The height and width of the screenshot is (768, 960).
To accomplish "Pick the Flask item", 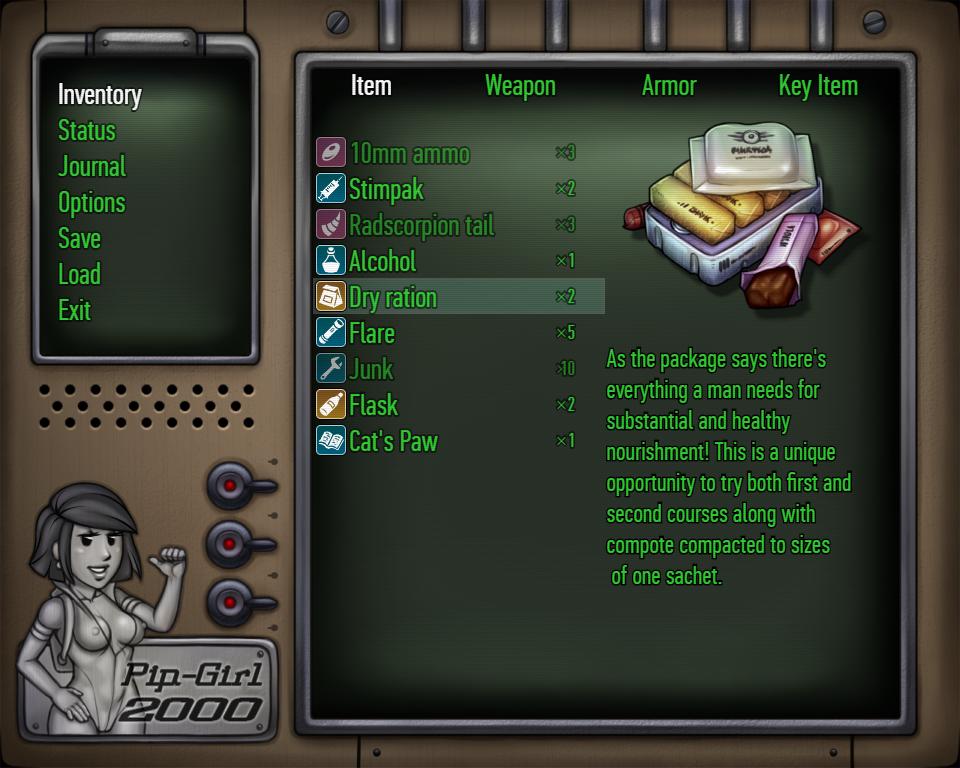I will [x=373, y=405].
